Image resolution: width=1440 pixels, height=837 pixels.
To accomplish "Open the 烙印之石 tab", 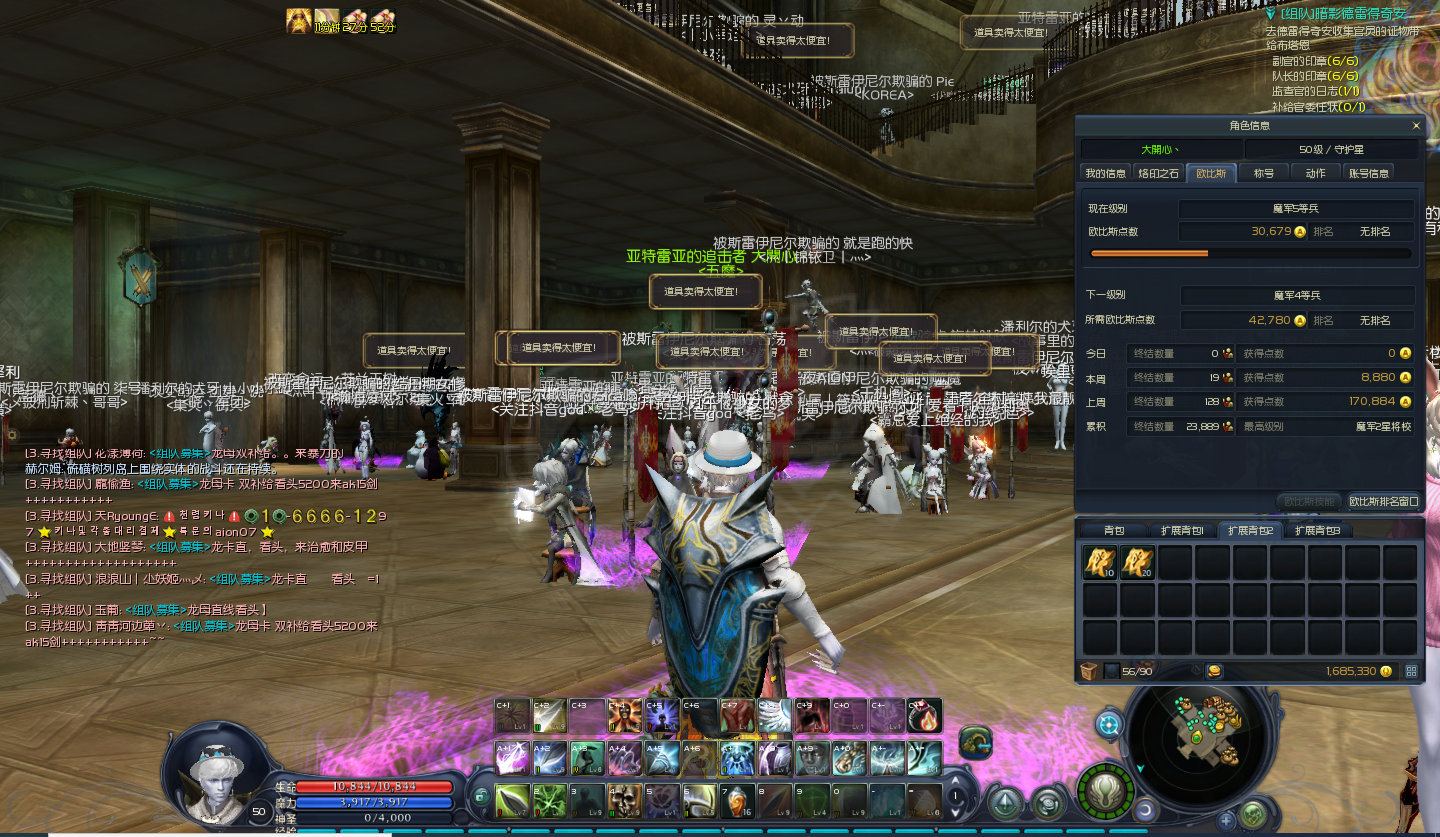I will pyautogui.click(x=1158, y=173).
